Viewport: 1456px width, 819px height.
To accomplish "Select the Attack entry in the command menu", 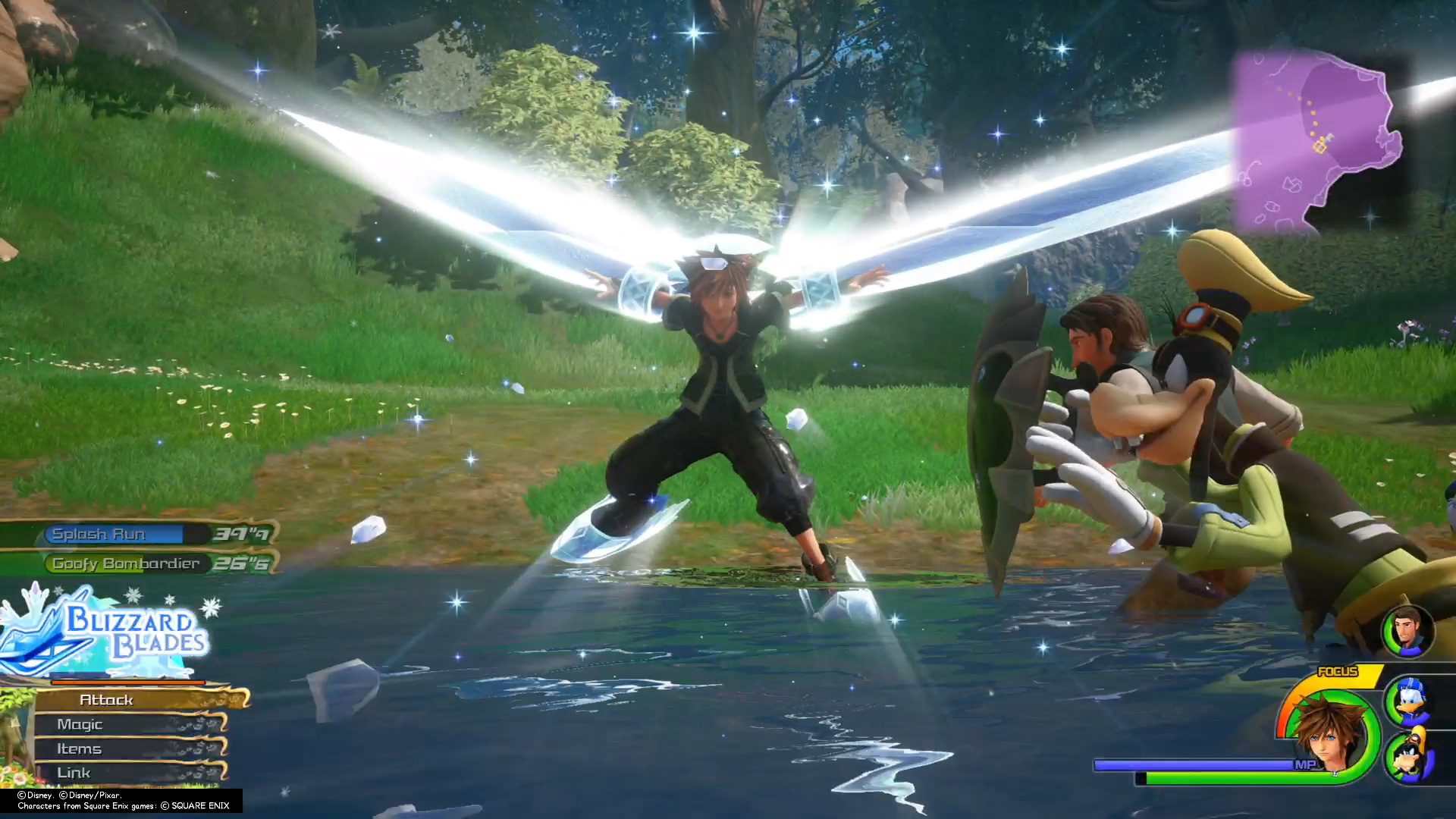I will (x=107, y=700).
